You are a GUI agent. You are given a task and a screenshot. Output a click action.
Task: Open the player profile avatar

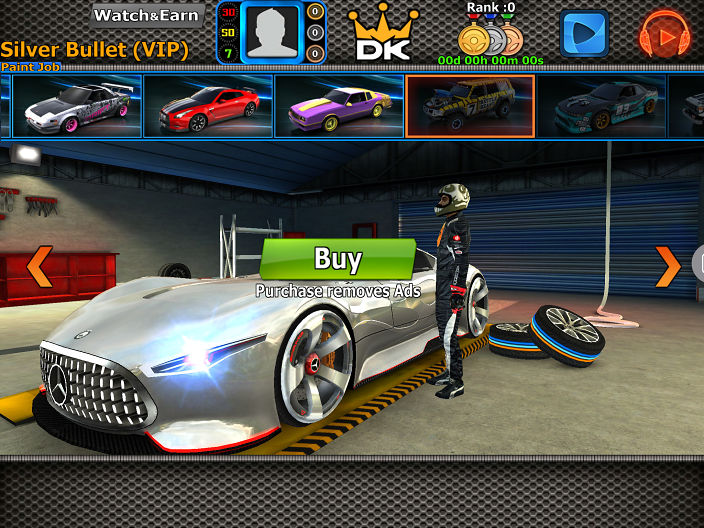point(270,33)
